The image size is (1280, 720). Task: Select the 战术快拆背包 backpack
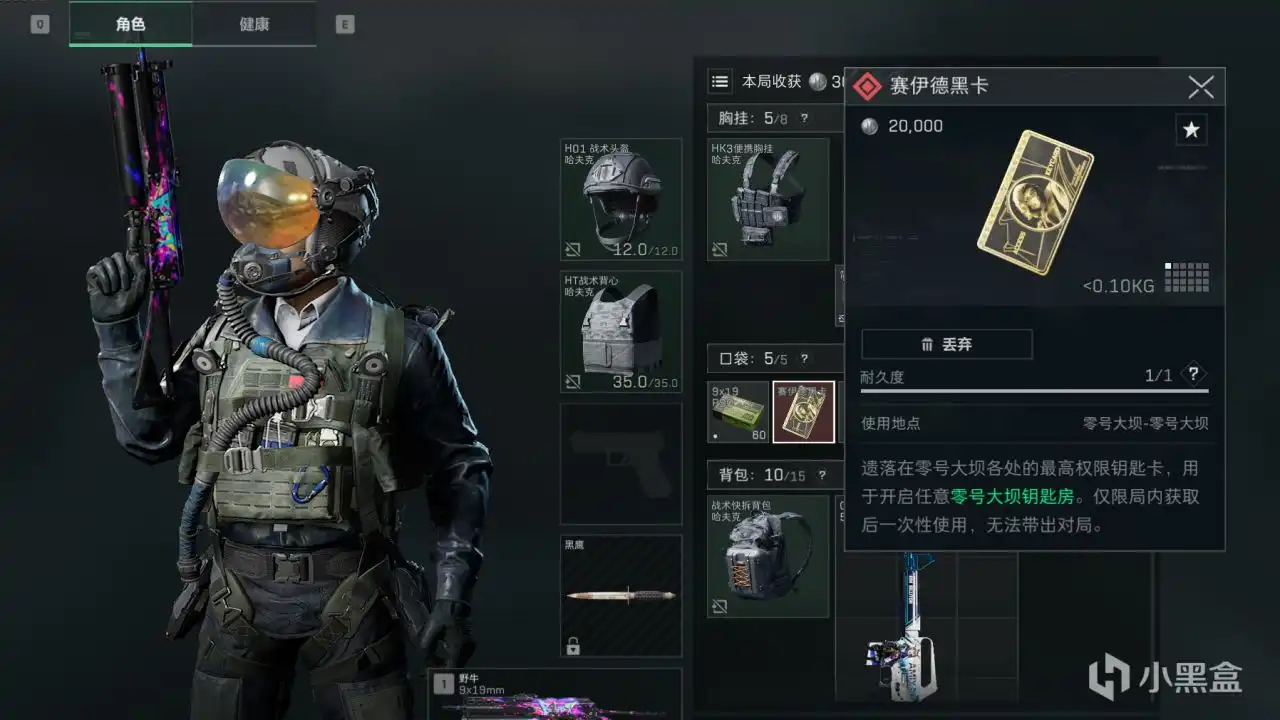point(768,555)
